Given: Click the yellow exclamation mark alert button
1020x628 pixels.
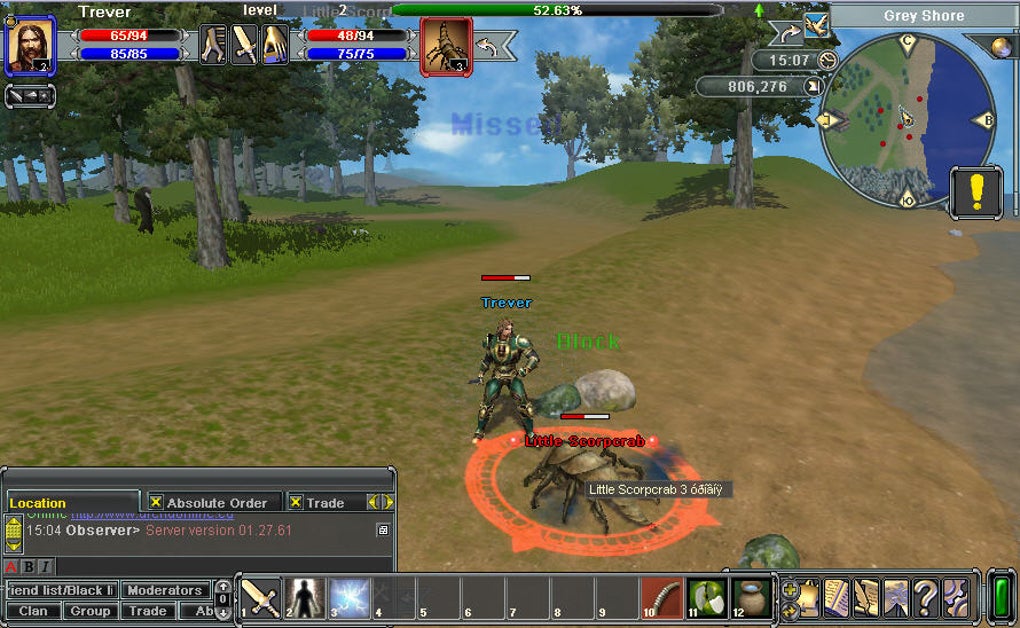Looking at the screenshot, I should 976,191.
